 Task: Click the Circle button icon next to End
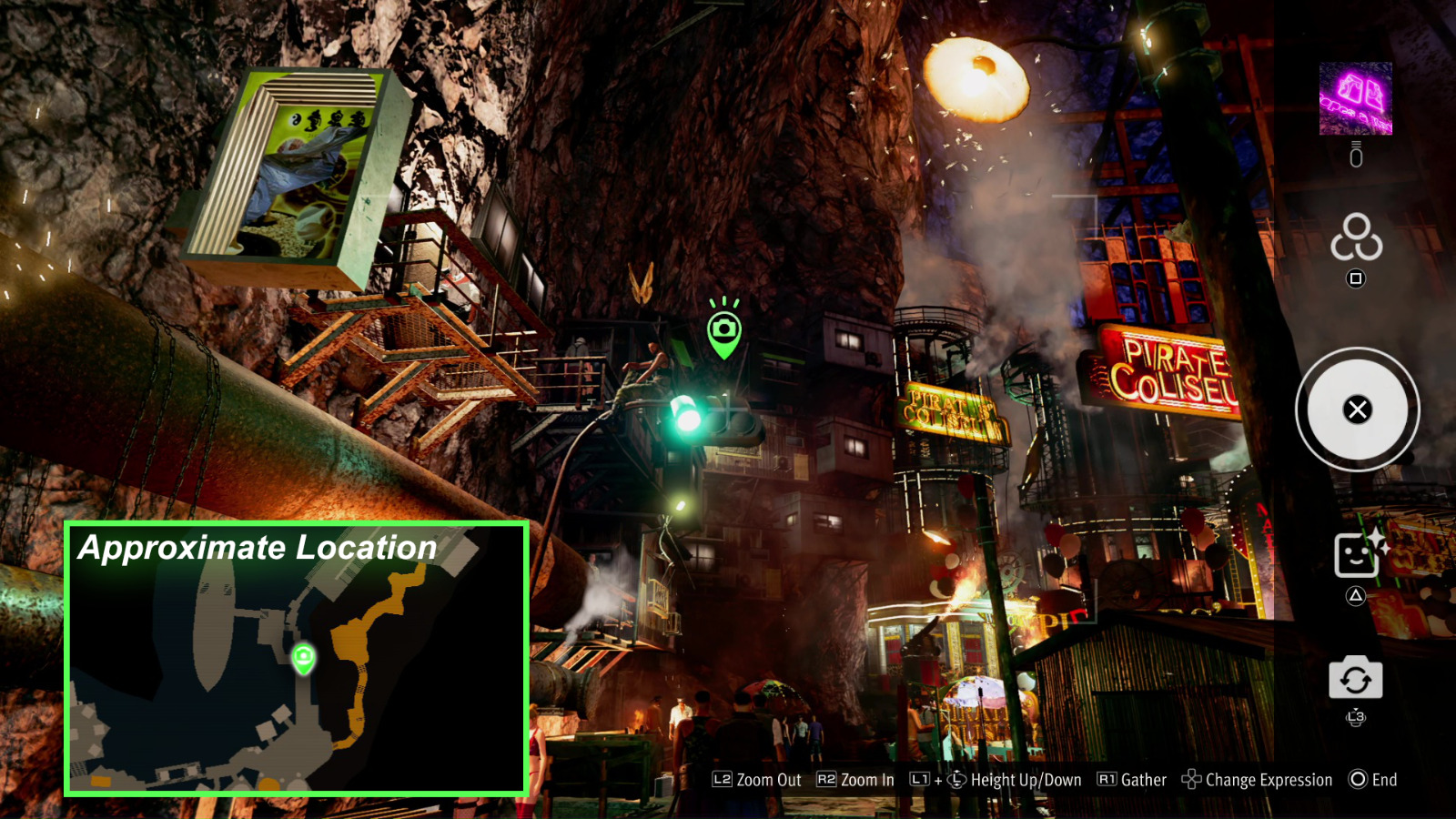[1358, 780]
